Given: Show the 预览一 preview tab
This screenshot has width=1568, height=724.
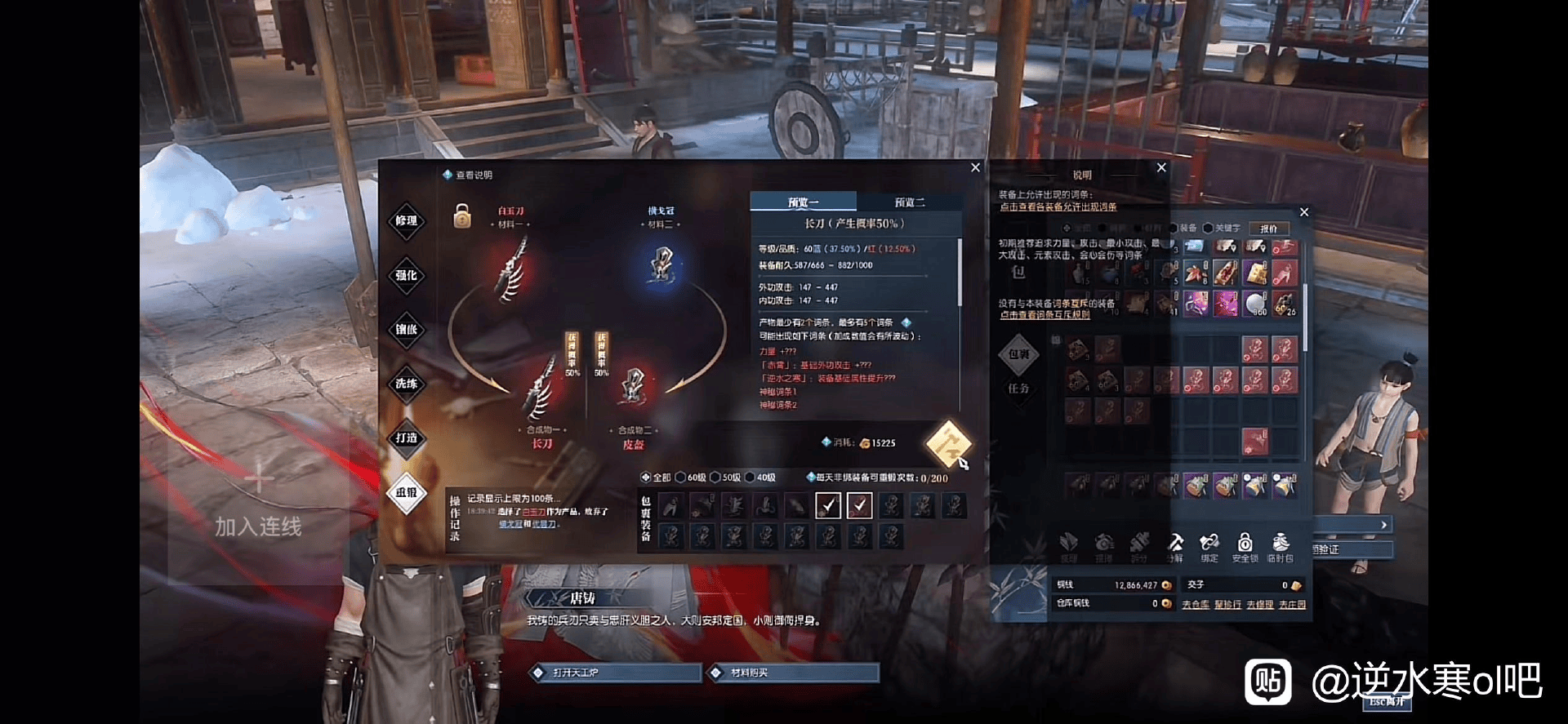Looking at the screenshot, I should coord(803,202).
